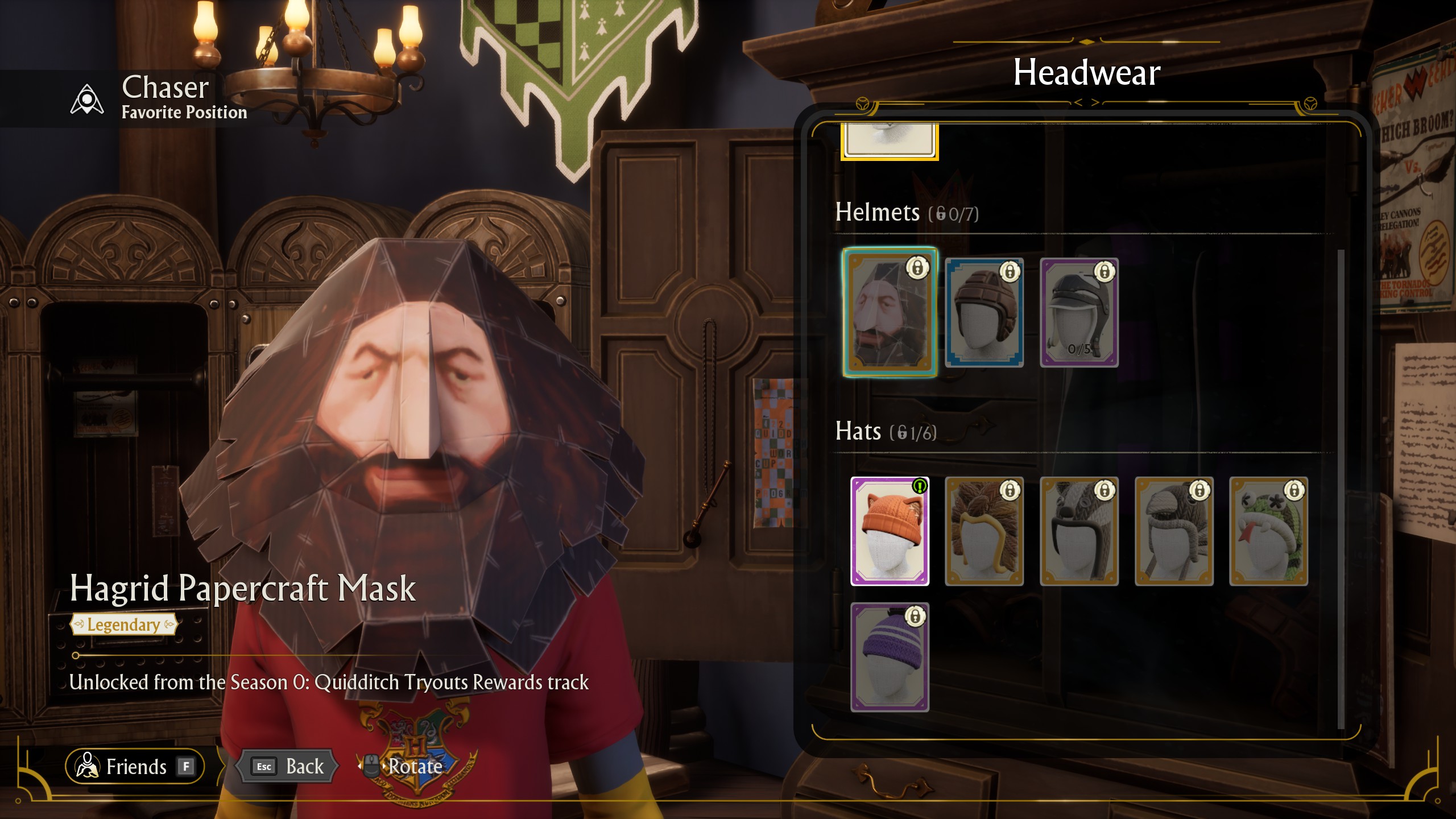Pick the purple striped bobble beanie
Screen dimensions: 1456x819
pyautogui.click(x=890, y=657)
